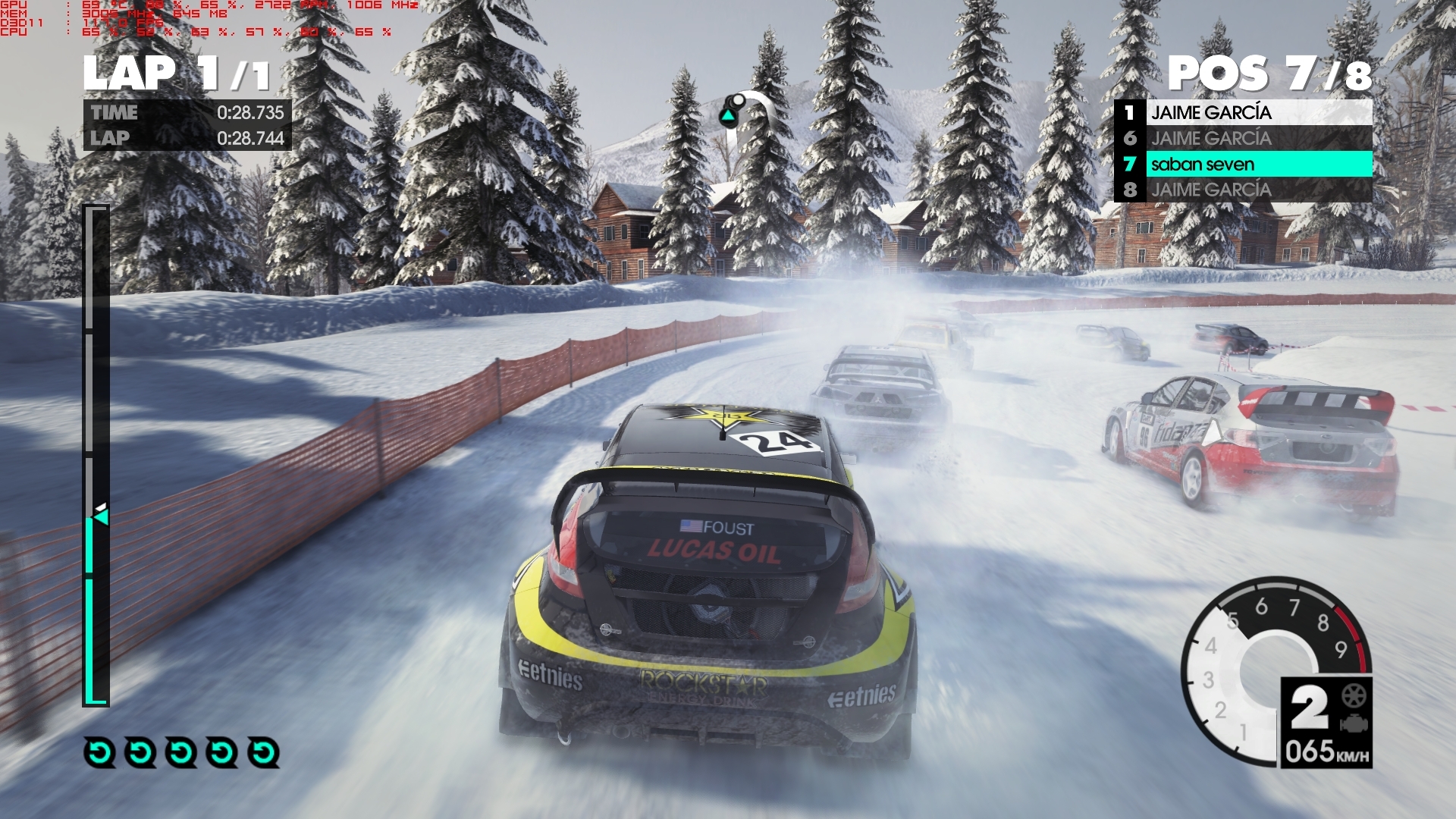
Task: Click the player arrow on the race progress bar
Action: (100, 516)
